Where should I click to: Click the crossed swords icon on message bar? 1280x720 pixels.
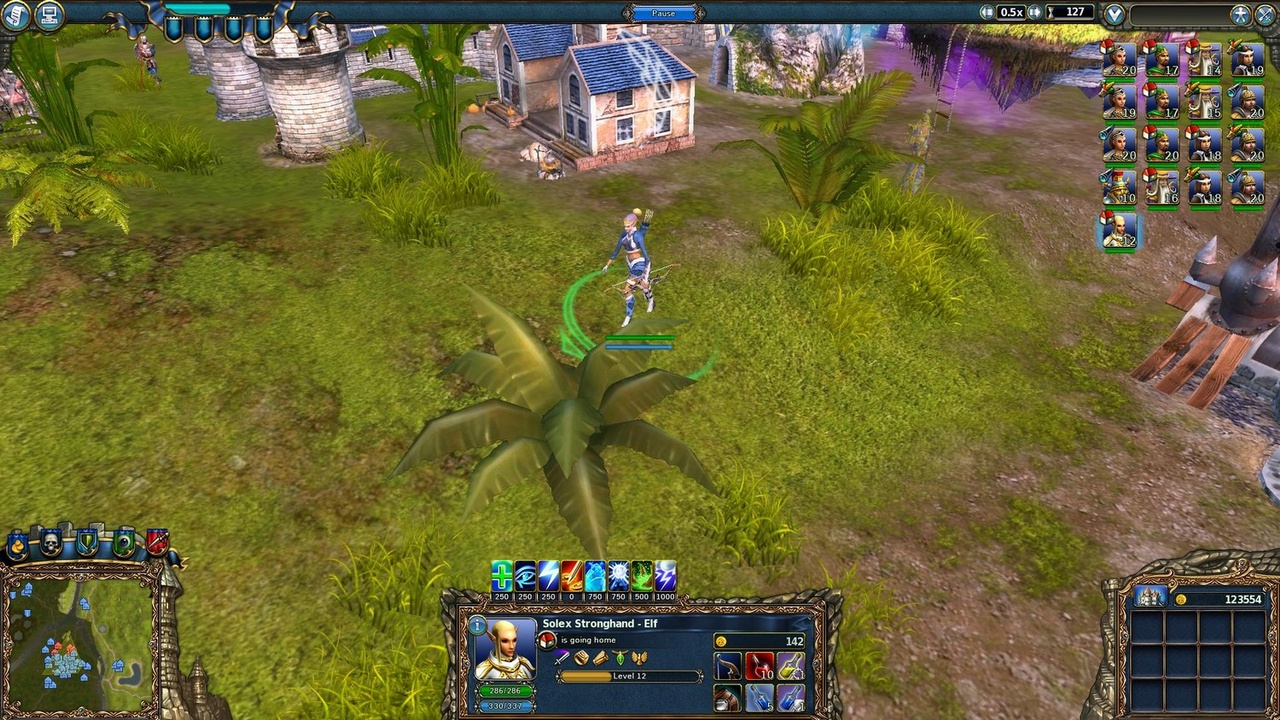[1264, 13]
